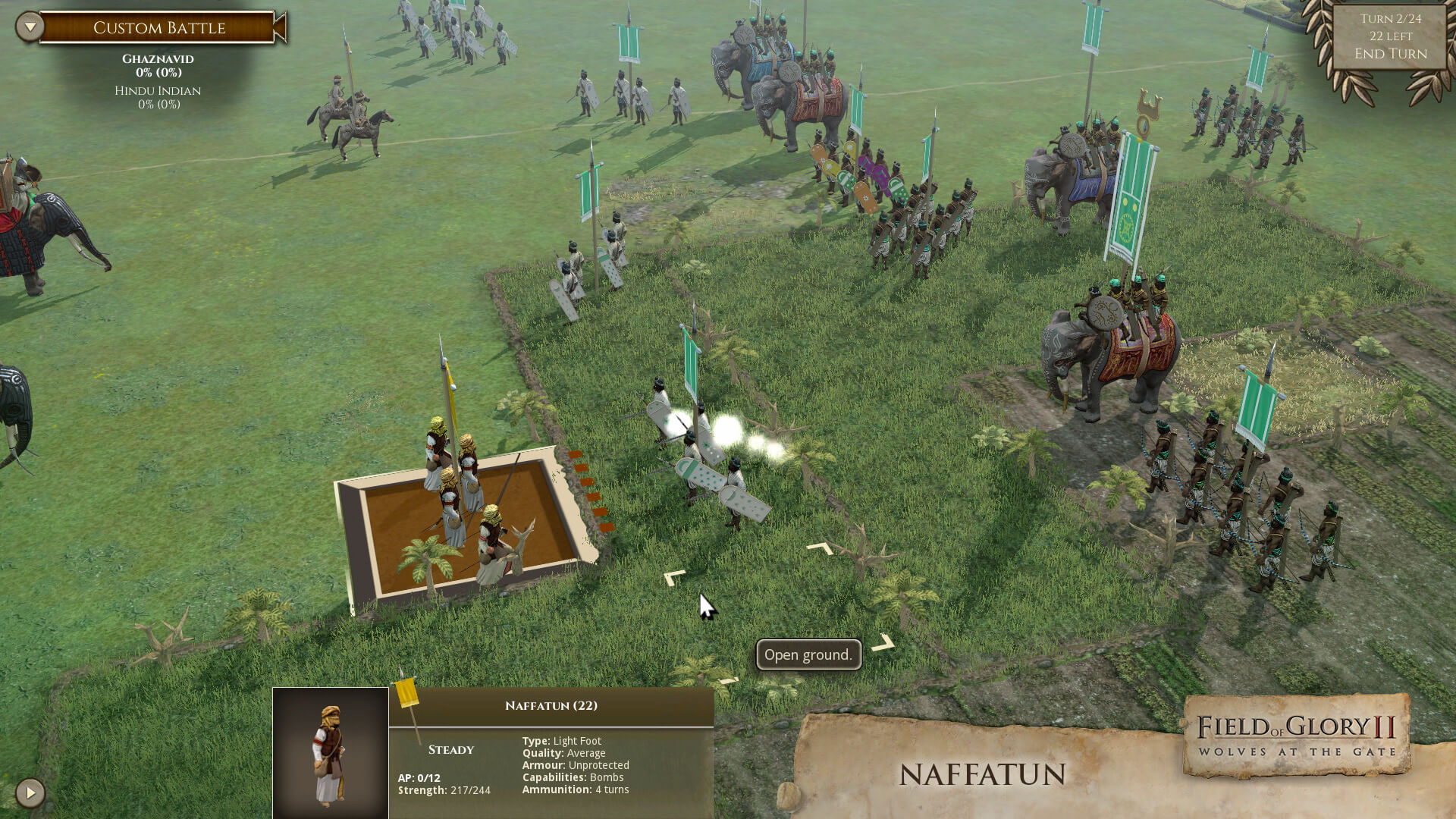Viewport: 1456px width, 819px height.
Task: End the current turn
Action: click(x=1390, y=54)
